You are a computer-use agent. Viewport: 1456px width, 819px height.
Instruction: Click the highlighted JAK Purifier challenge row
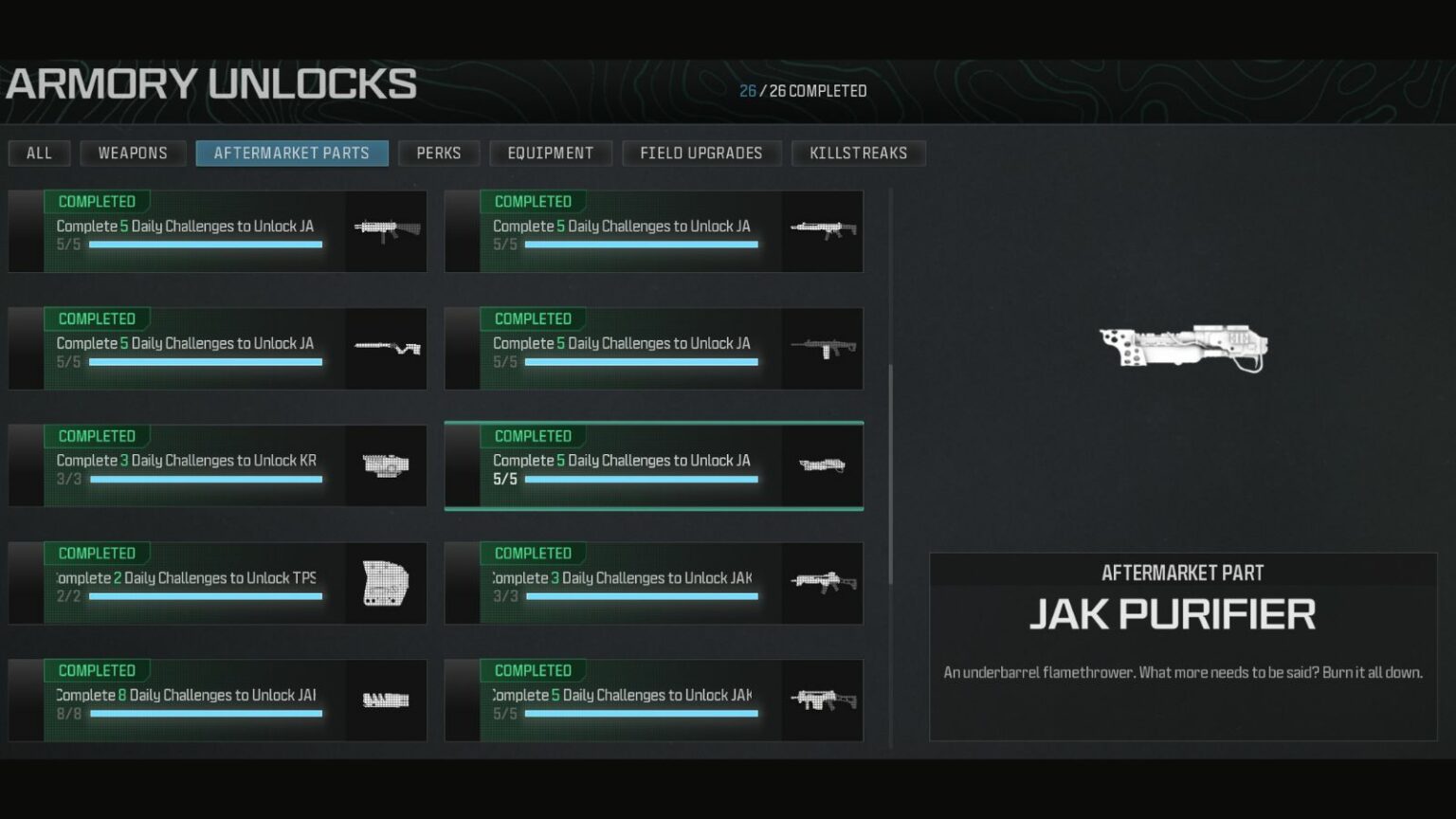point(653,465)
